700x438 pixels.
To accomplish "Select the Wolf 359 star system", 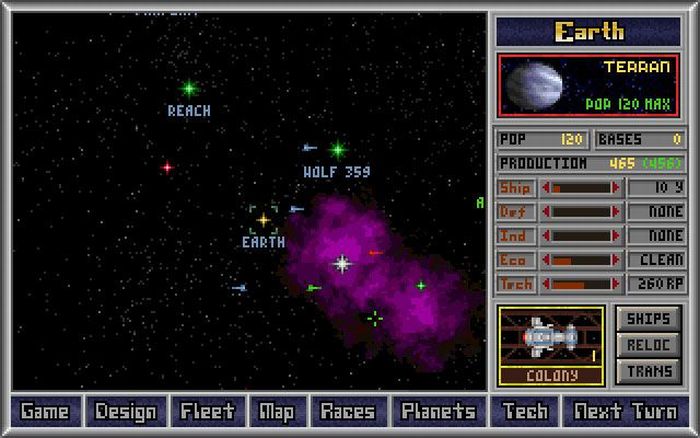I will point(338,150).
